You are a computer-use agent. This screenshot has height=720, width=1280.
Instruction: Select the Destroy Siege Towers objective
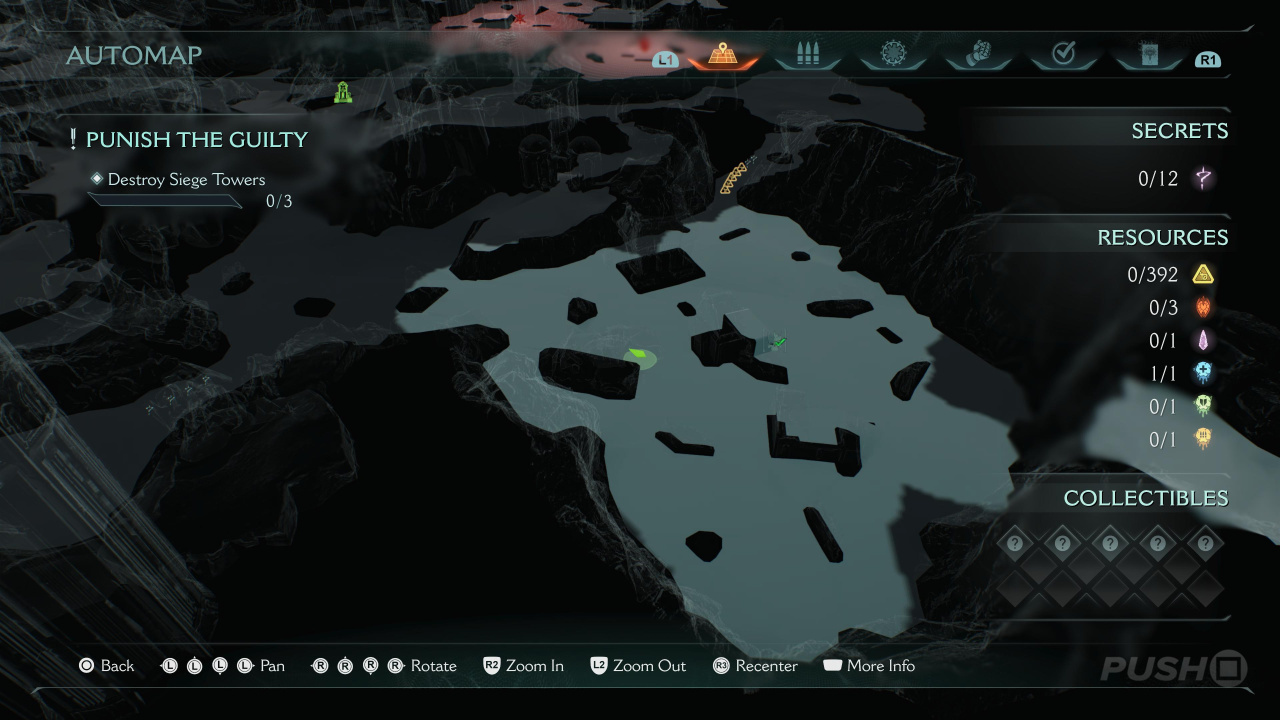click(186, 180)
